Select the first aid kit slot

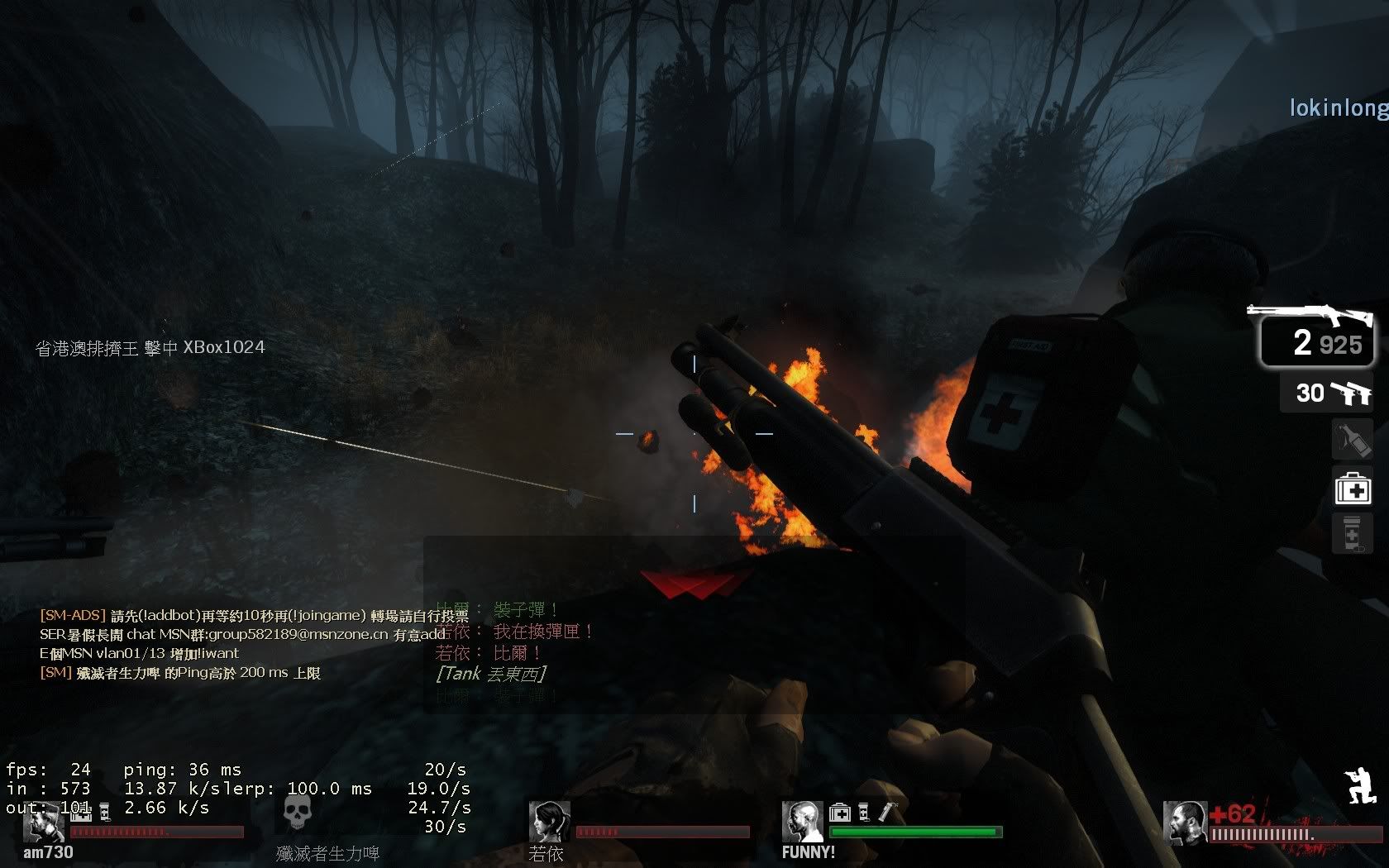point(1353,488)
